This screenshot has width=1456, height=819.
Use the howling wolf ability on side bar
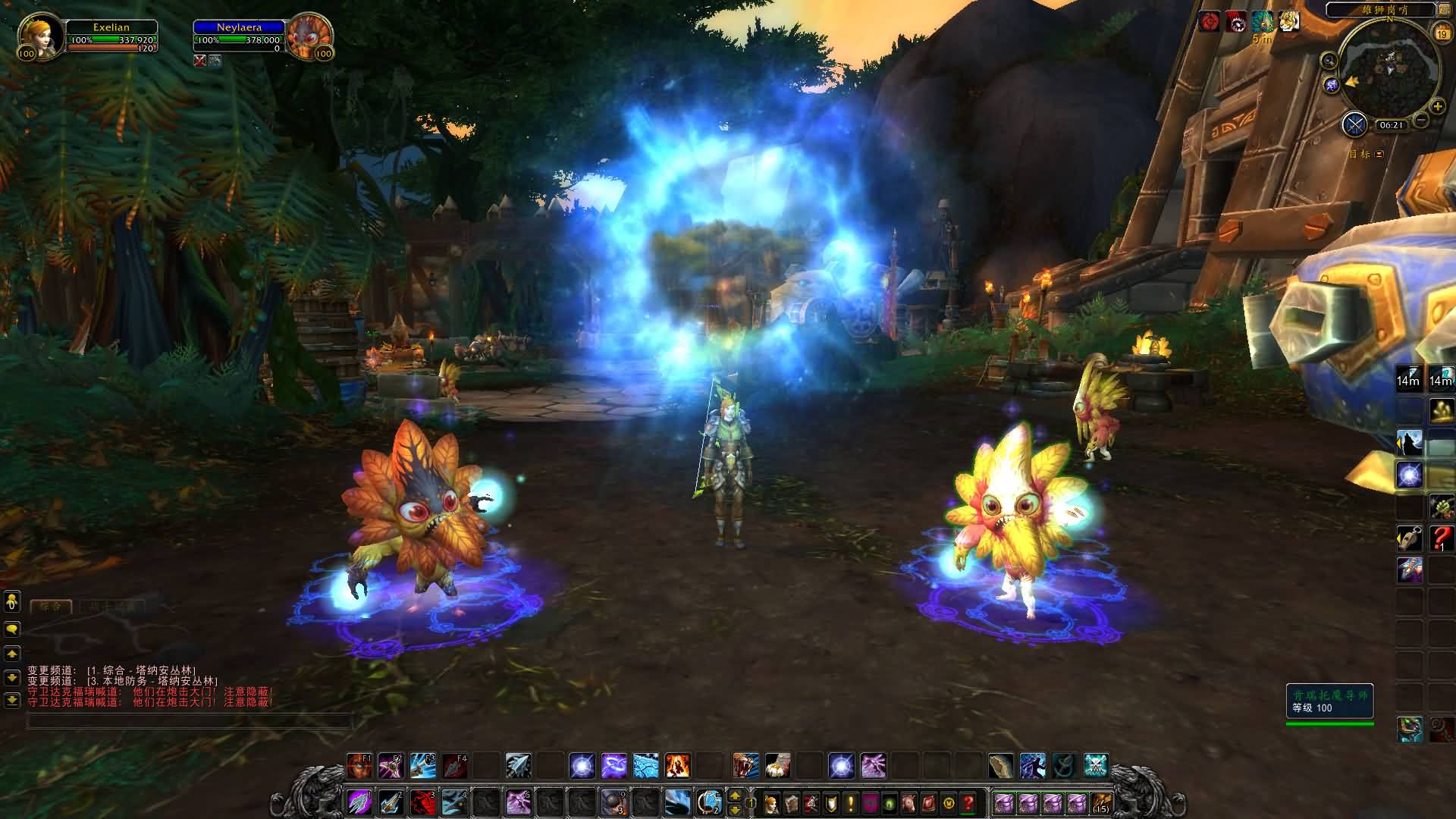coord(1410,443)
